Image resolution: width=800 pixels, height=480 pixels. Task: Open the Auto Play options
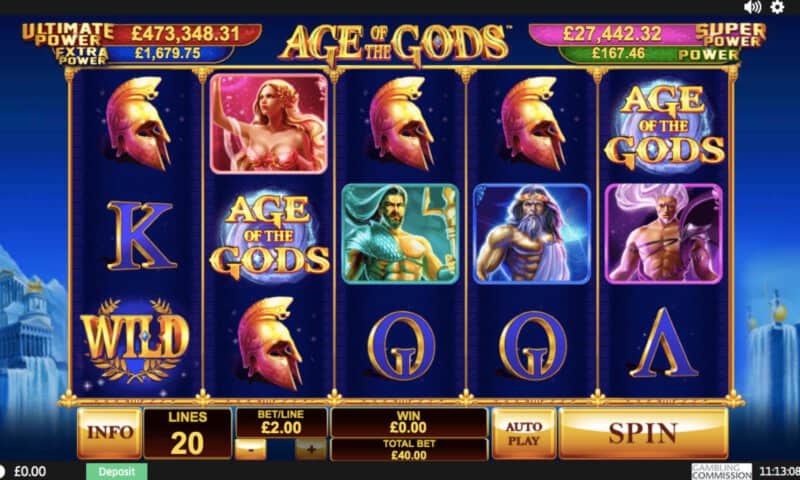click(x=523, y=433)
